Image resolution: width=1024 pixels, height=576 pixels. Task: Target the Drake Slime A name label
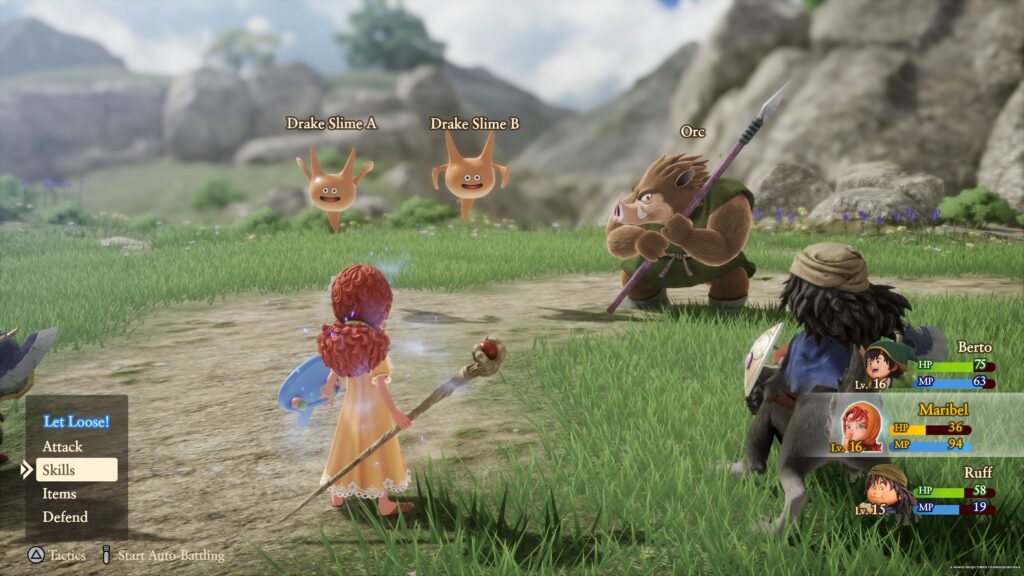(x=331, y=123)
